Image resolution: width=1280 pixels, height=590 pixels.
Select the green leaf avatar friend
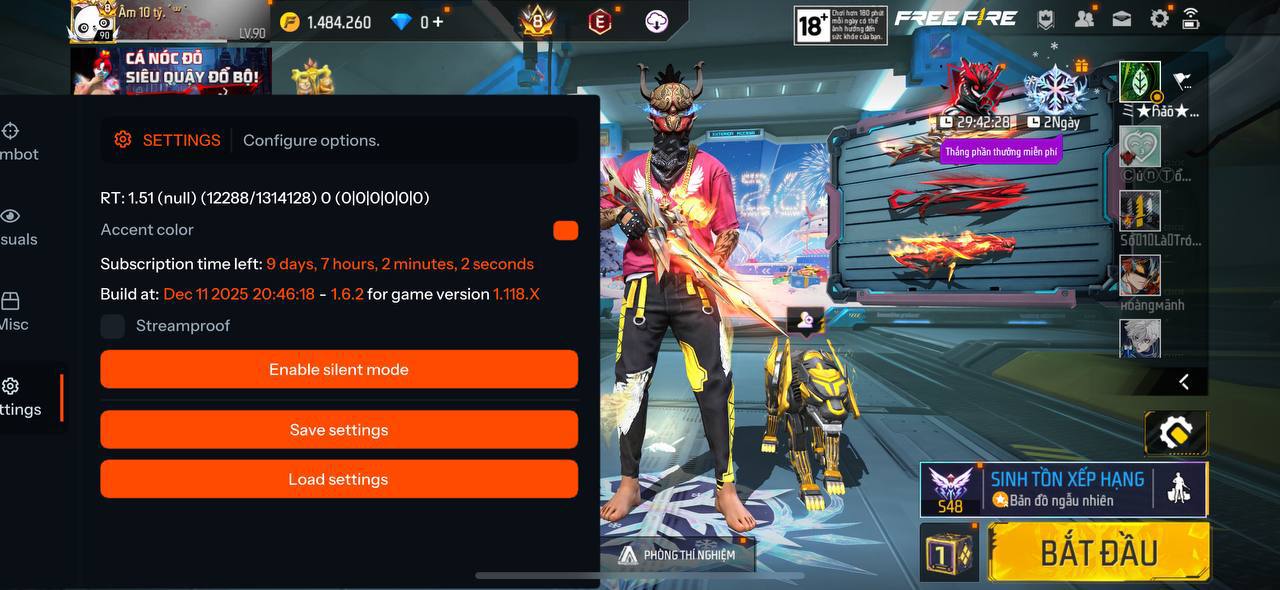point(1140,82)
